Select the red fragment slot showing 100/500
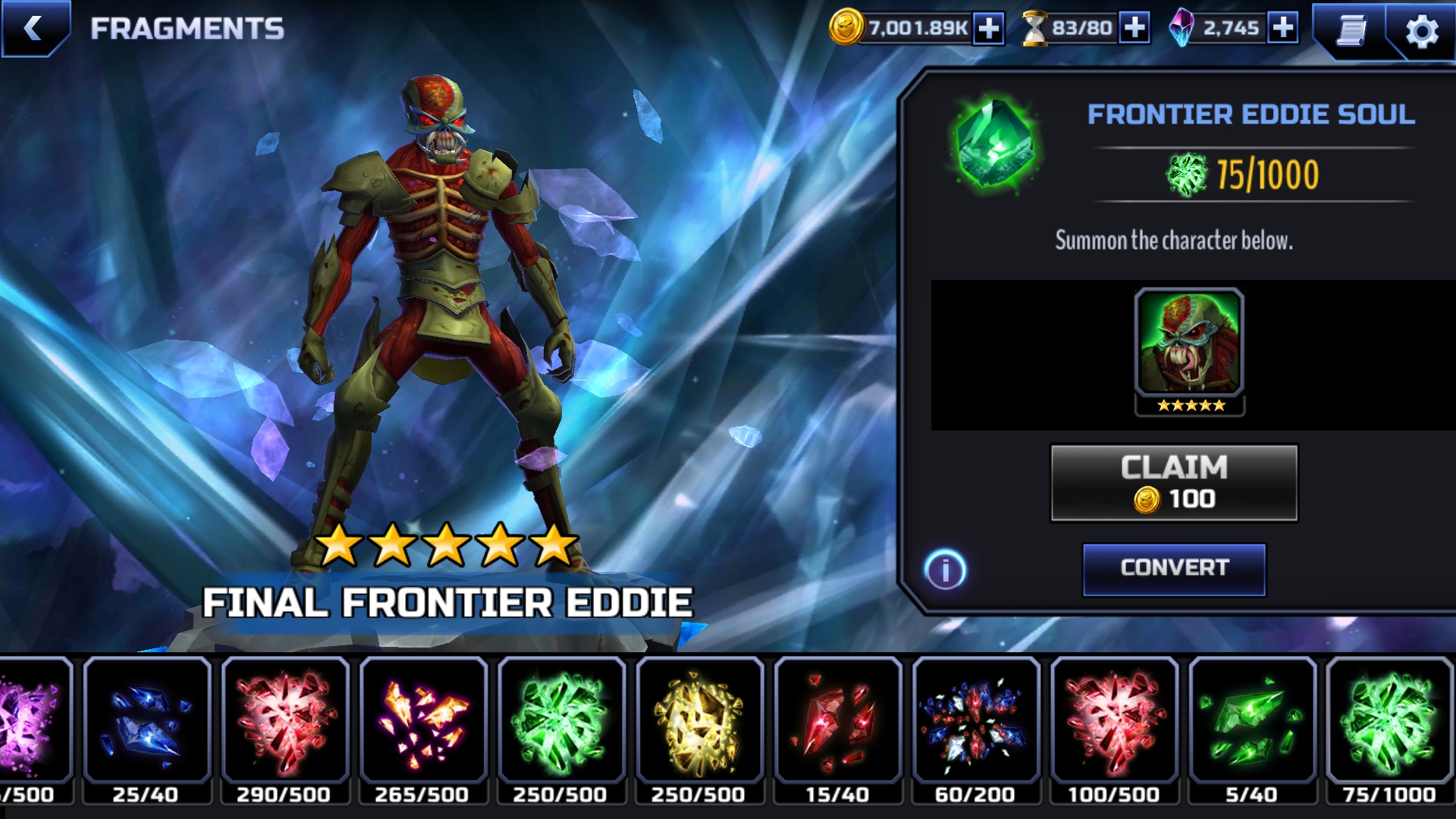The image size is (1456, 819). (1114, 728)
